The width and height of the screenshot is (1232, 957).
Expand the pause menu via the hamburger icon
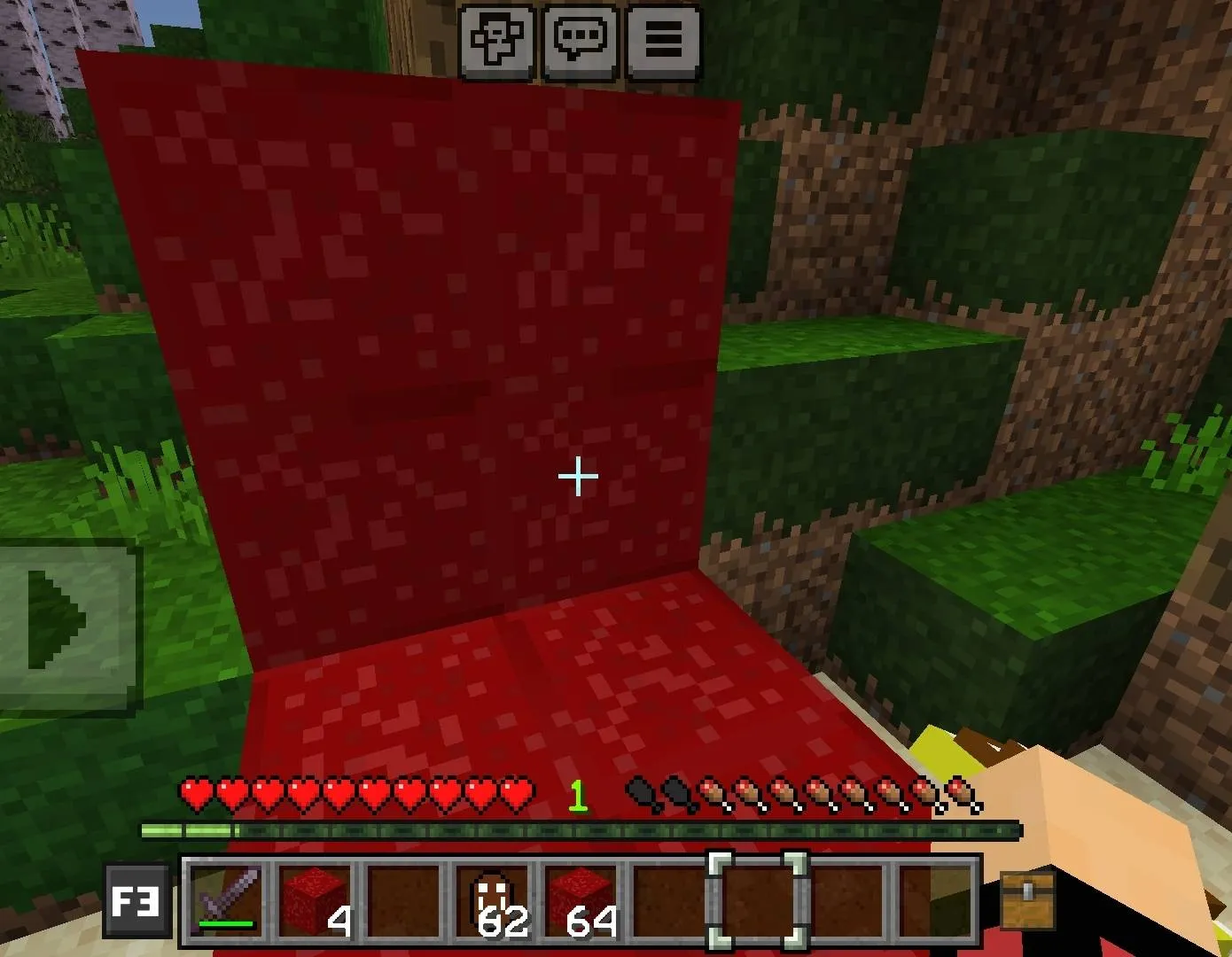coord(664,38)
